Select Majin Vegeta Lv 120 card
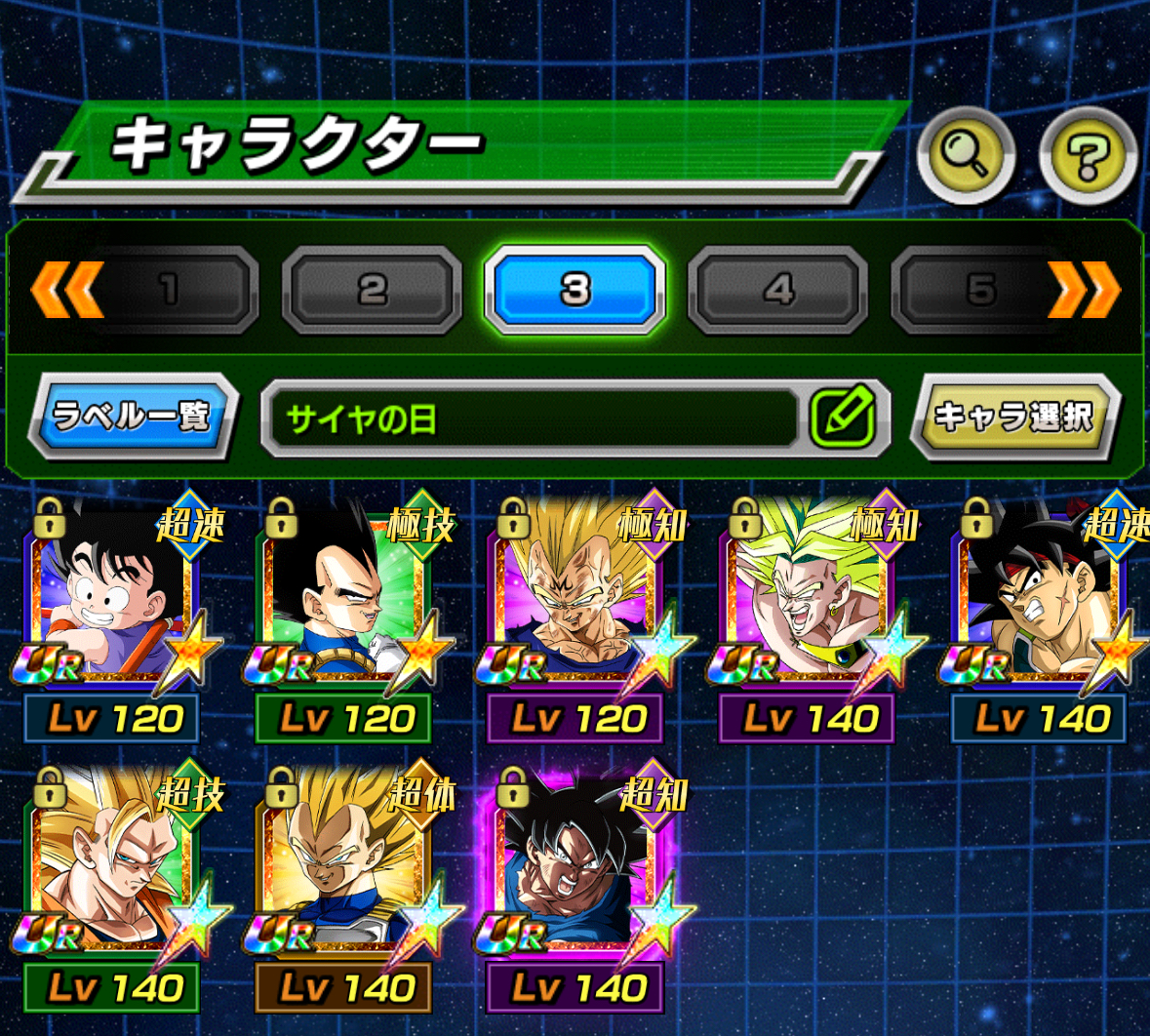The image size is (1150, 1036). 576,597
